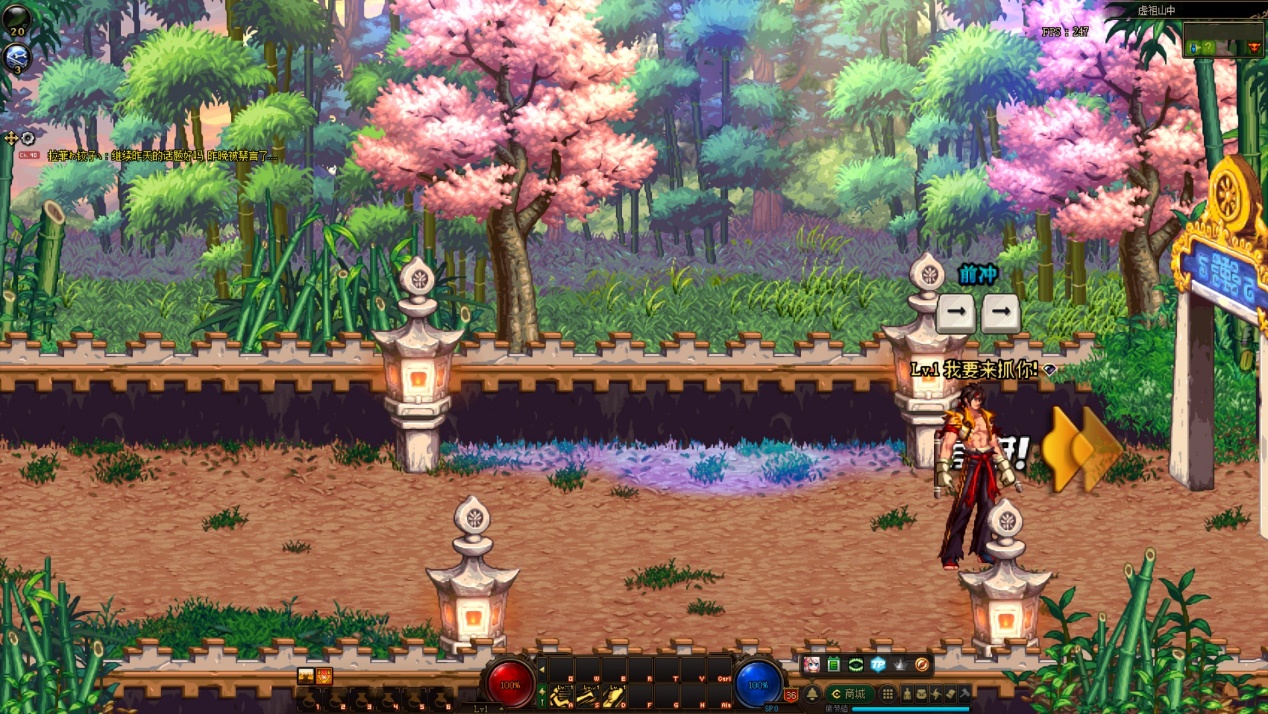1268x714 pixels.
Task: Click the red level 36 shield badge
Action: 791,695
